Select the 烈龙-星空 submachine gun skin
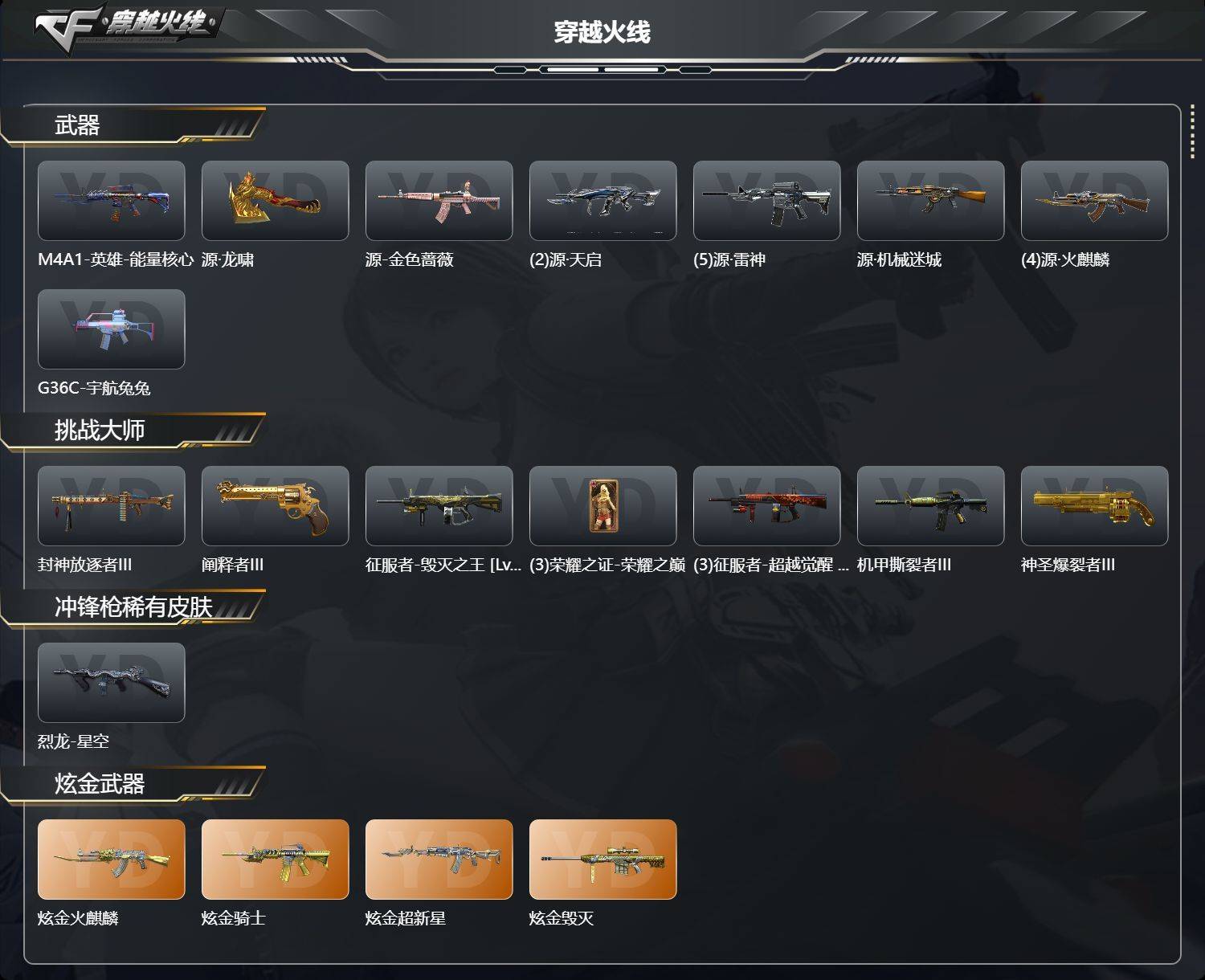This screenshot has width=1205, height=980. [112, 683]
